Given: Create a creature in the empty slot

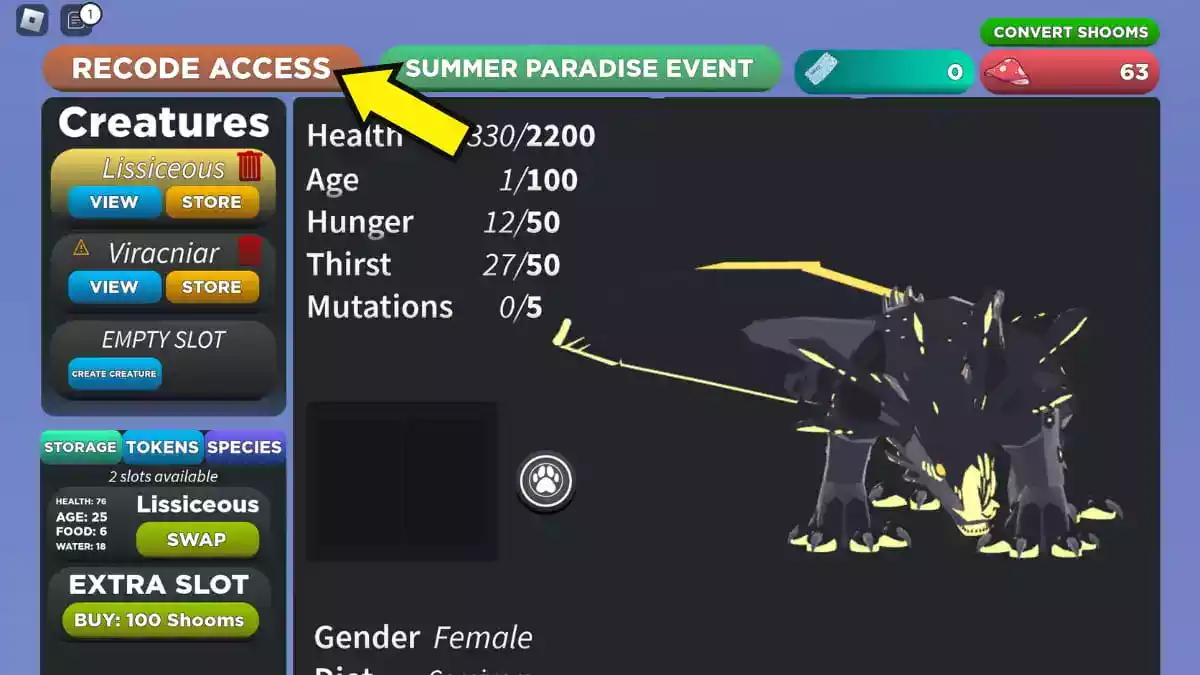Looking at the screenshot, I should [114, 374].
